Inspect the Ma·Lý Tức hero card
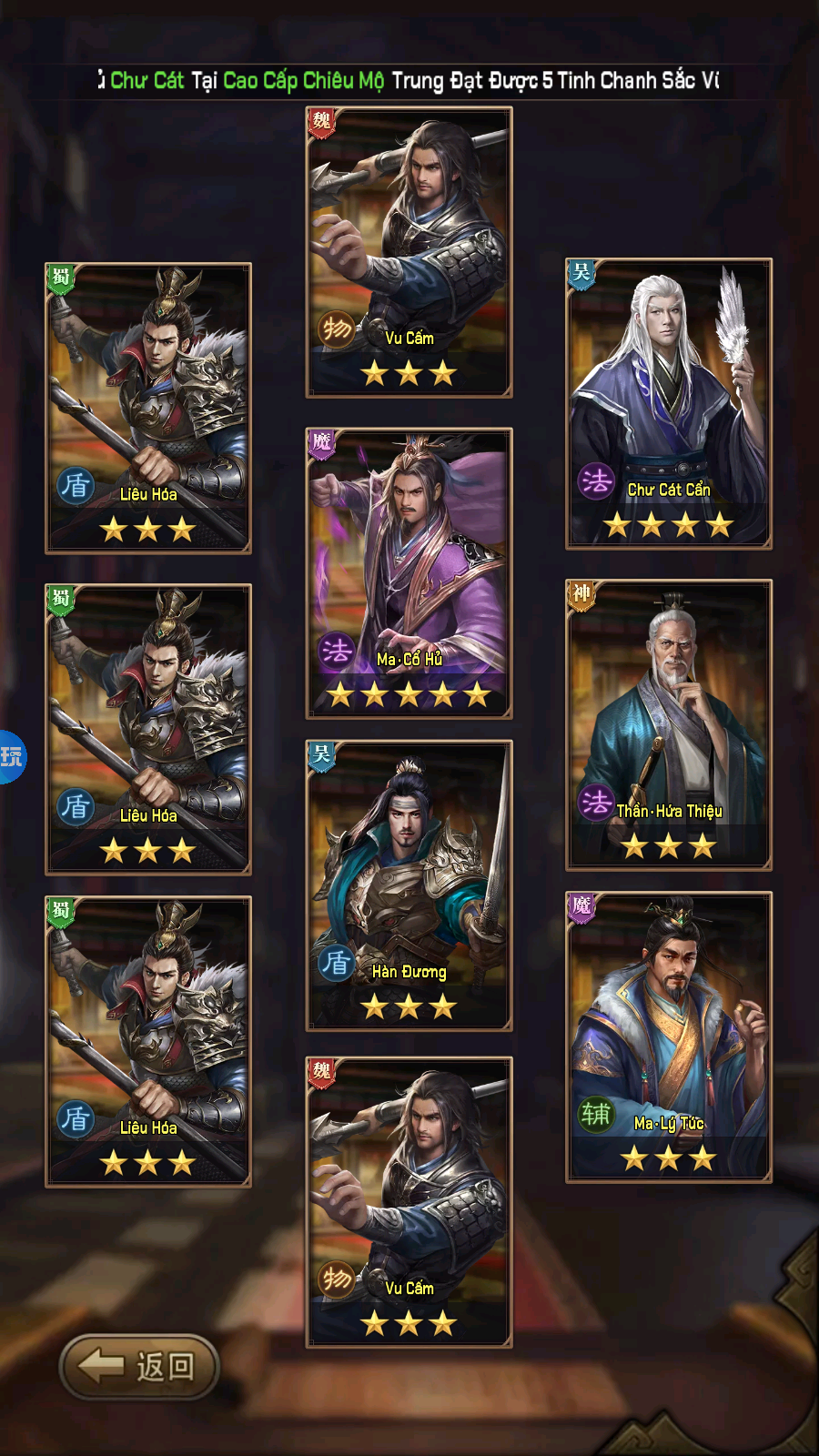Viewport: 819px width, 1456px height. [x=669, y=1037]
